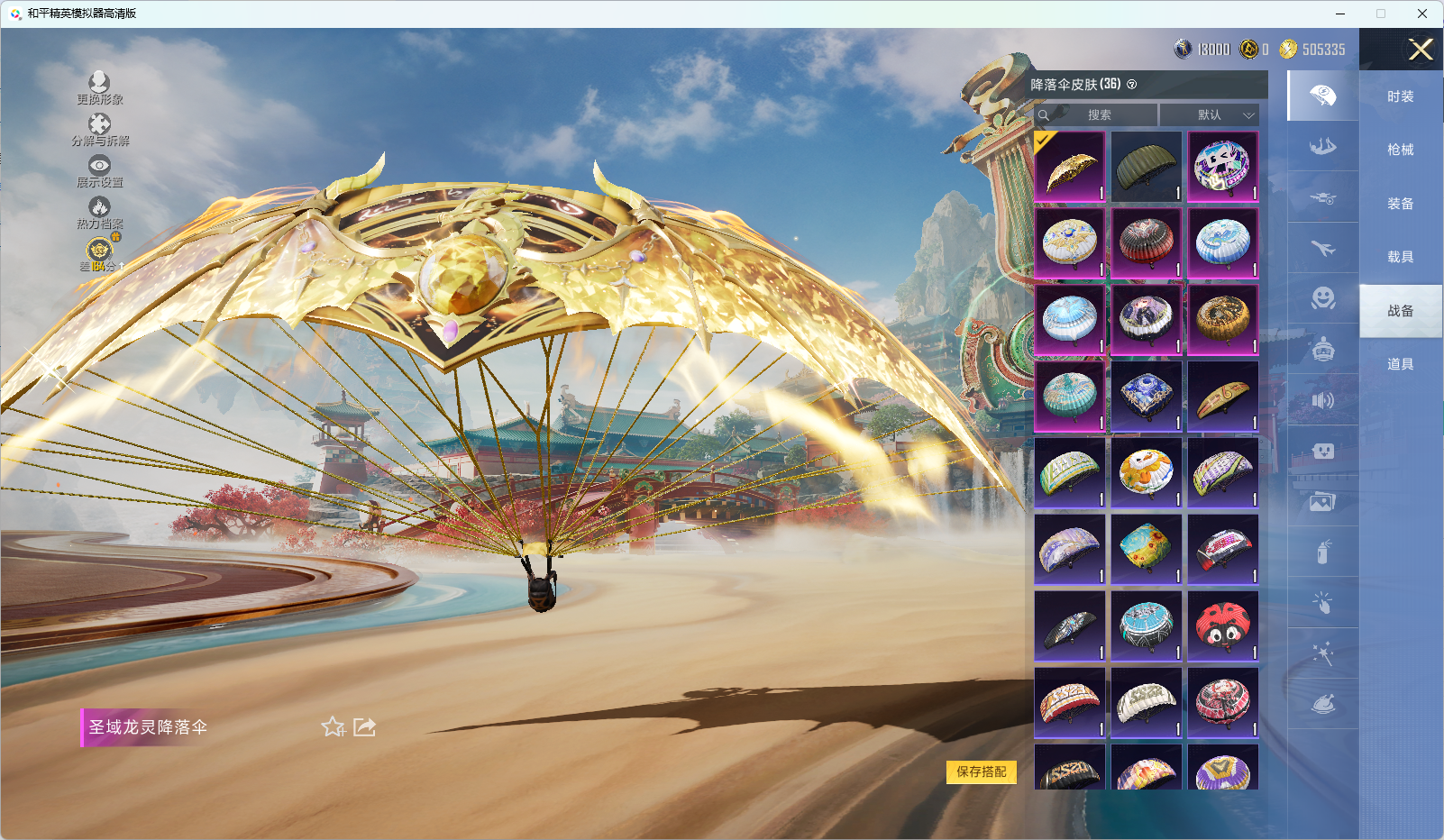Open the 默认 sort dropdown
Image resolution: width=1444 pixels, height=840 pixels.
tap(1209, 114)
